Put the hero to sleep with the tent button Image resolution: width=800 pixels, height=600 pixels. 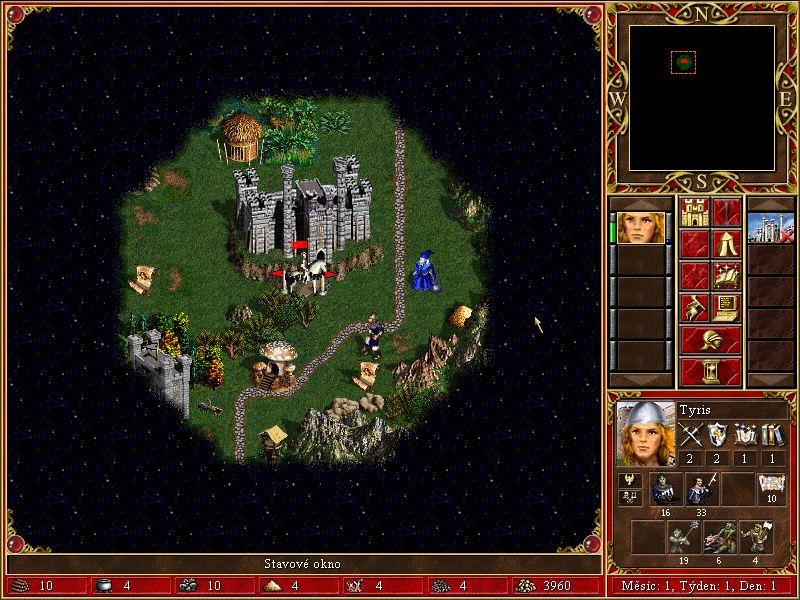[x=727, y=243]
